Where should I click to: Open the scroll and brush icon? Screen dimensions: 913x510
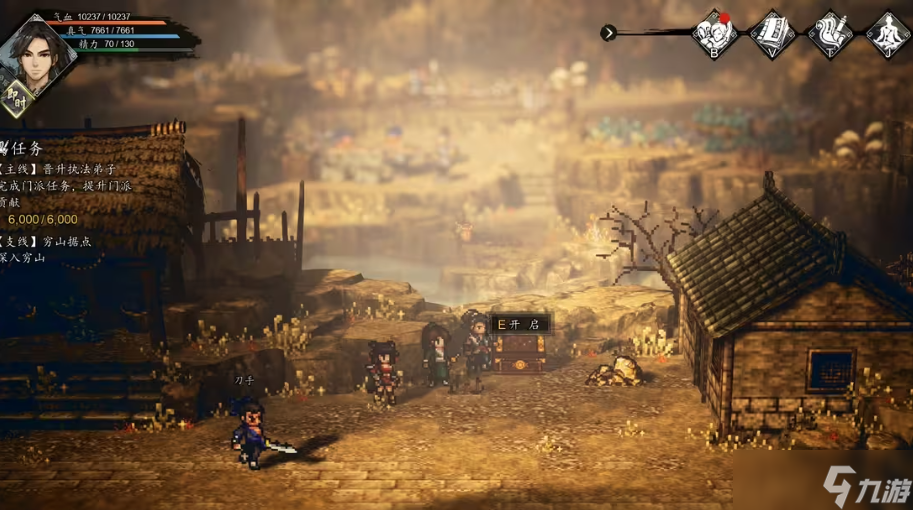[x=830, y=34]
